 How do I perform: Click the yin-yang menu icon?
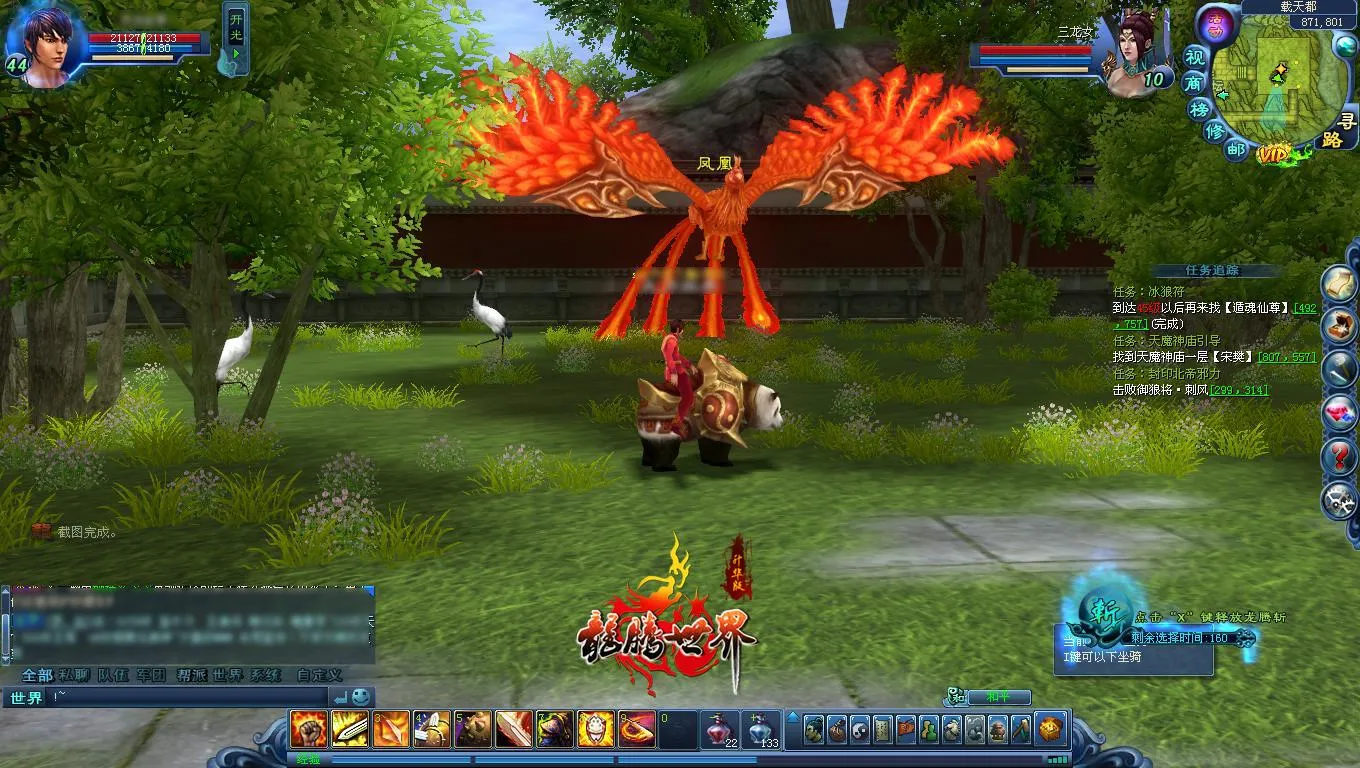pyautogui.click(x=859, y=730)
